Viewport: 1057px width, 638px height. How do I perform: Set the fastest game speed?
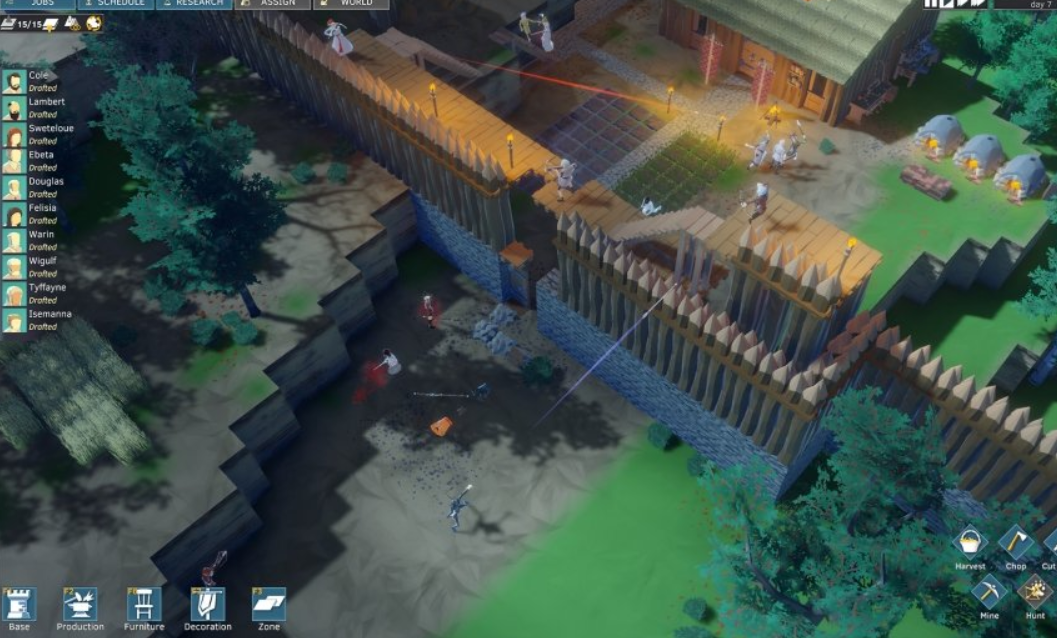coord(977,4)
